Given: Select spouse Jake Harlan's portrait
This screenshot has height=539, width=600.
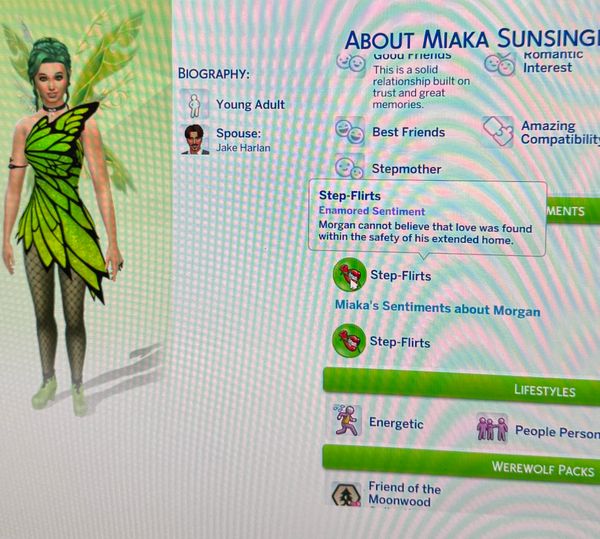Looking at the screenshot, I should [195, 139].
